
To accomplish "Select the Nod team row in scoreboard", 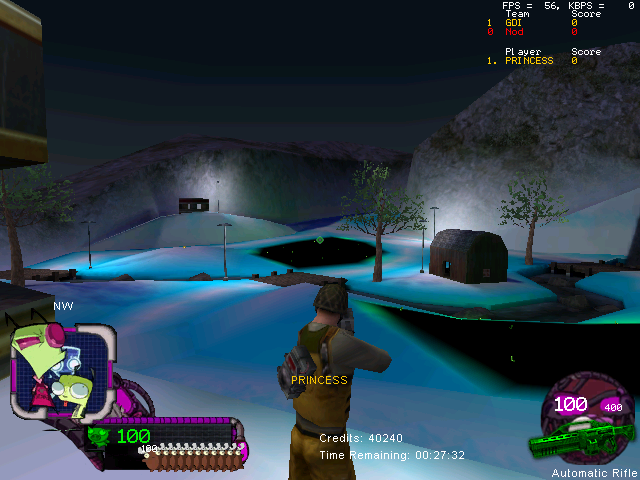I will [x=515, y=32].
